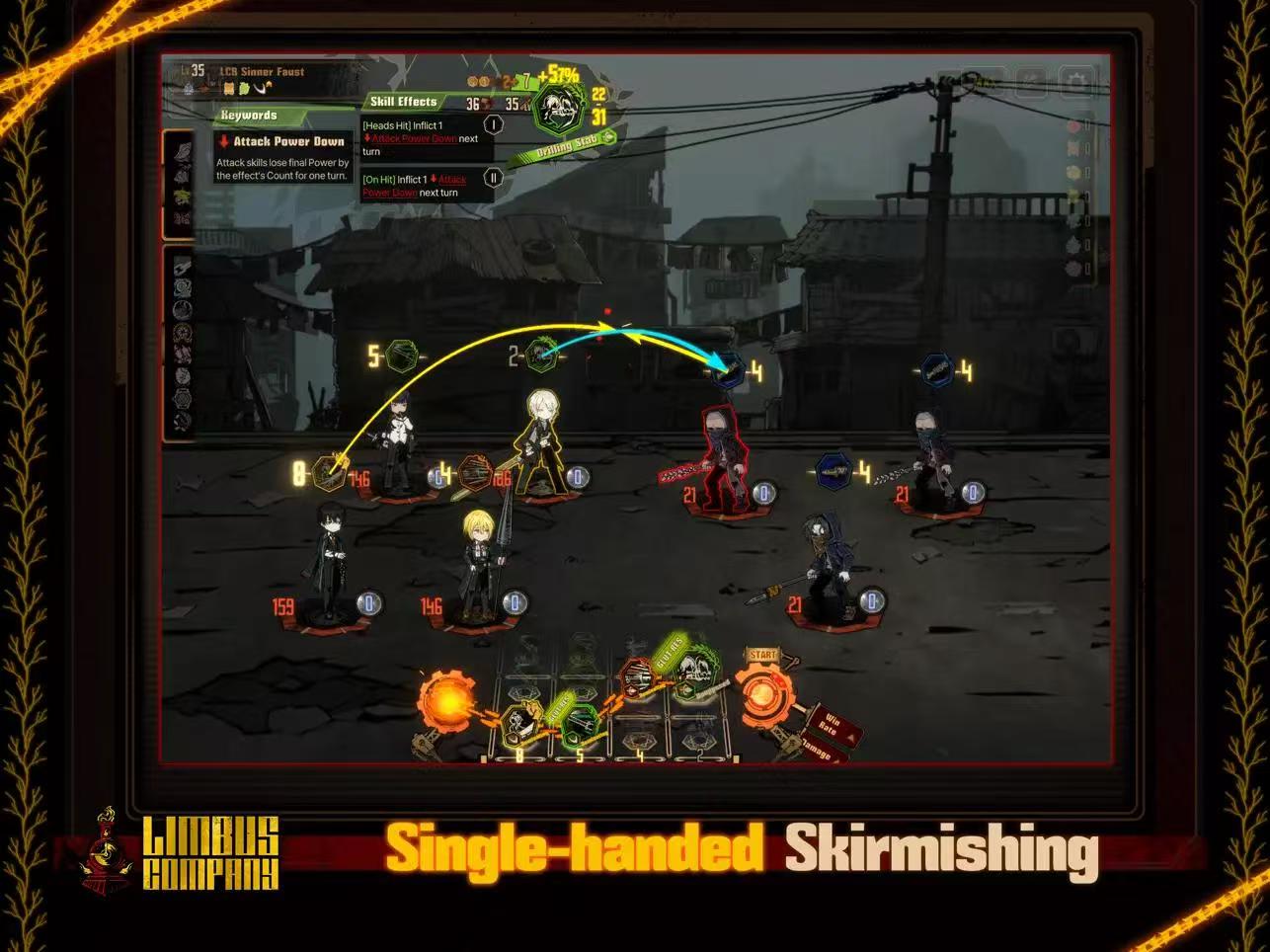This screenshot has width=1270, height=952.
Task: Select the green gluttony skill in the second column
Action: click(578, 725)
